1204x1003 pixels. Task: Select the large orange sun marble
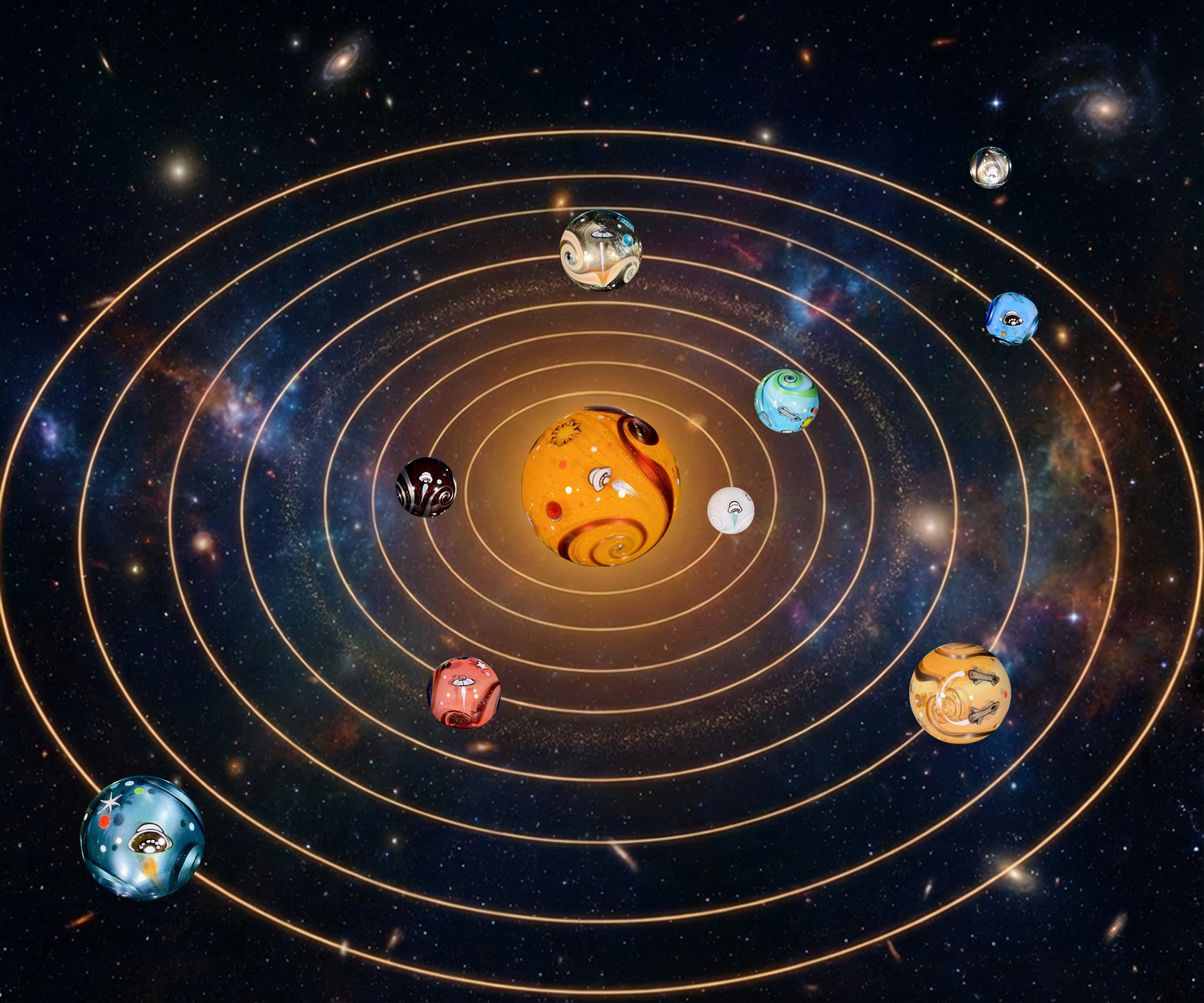(600, 486)
